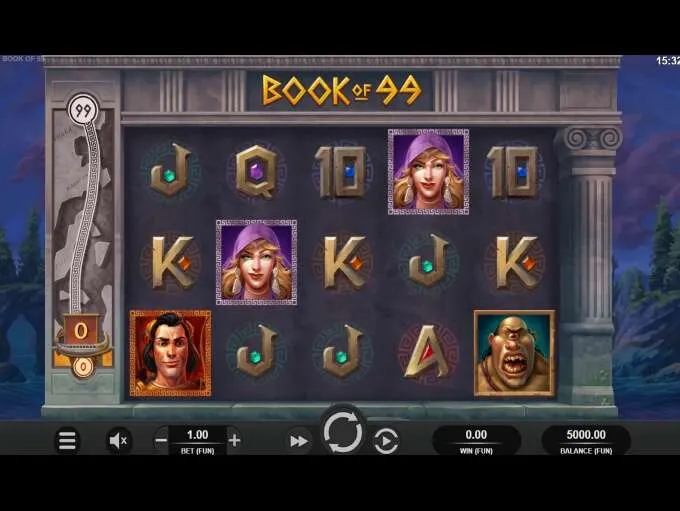680x511 pixels.
Task: Increase the bet with the plus button
Action: click(x=235, y=440)
